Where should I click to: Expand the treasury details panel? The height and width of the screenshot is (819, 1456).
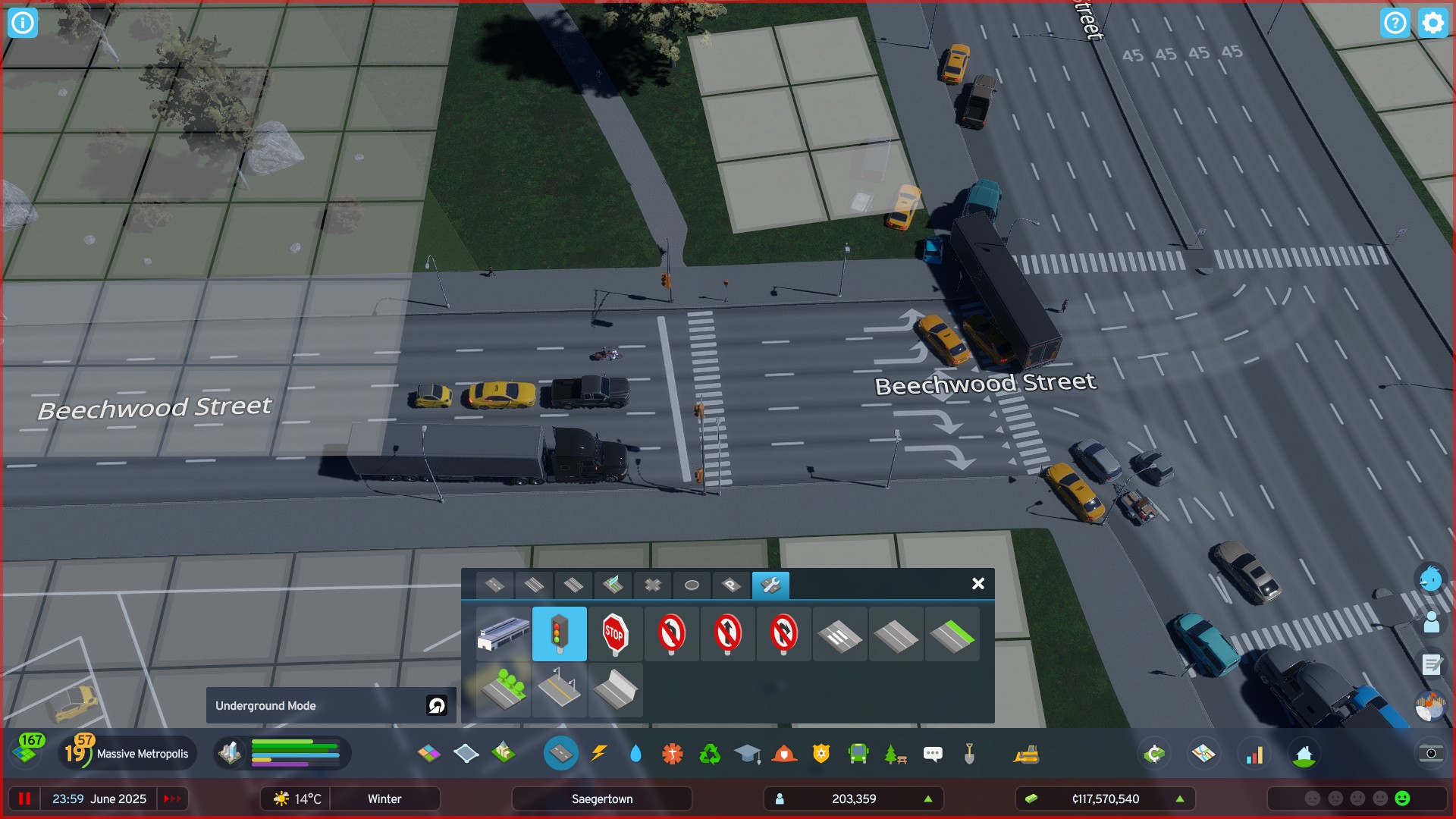click(x=1180, y=799)
